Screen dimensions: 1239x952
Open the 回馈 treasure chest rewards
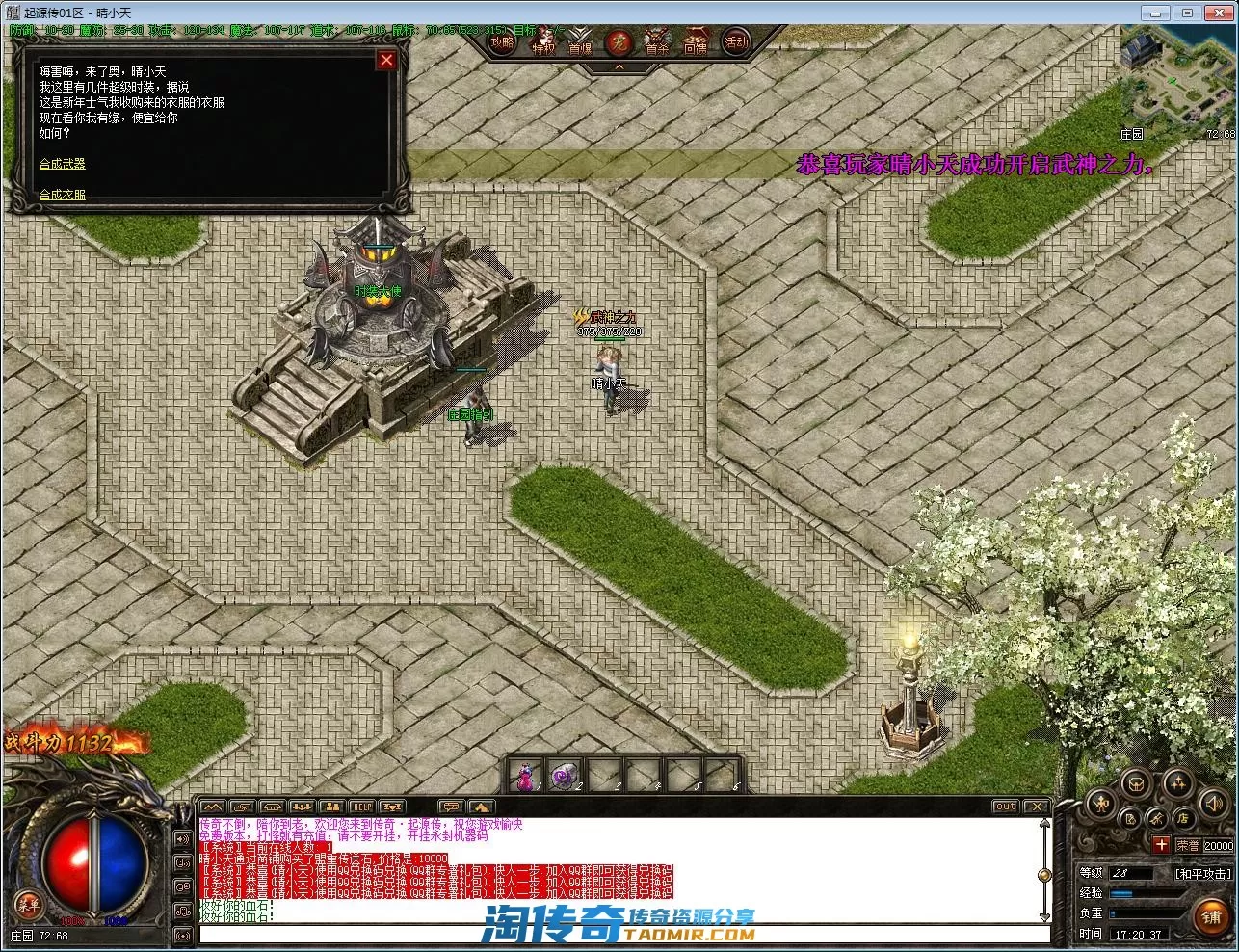(x=696, y=44)
